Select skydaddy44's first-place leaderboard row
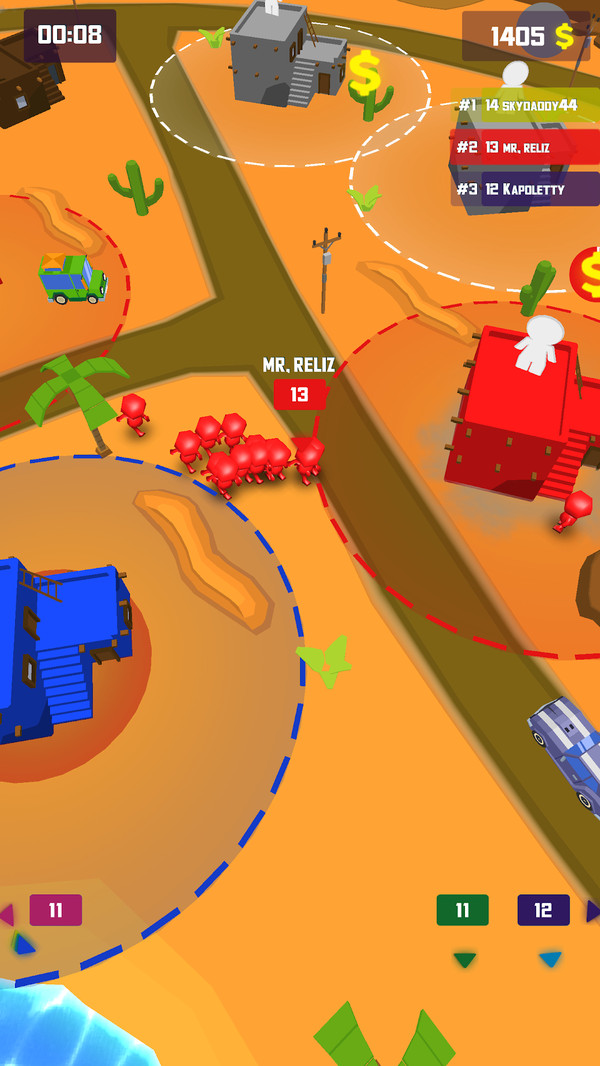Screen dimensions: 600x1066 (x=526, y=106)
